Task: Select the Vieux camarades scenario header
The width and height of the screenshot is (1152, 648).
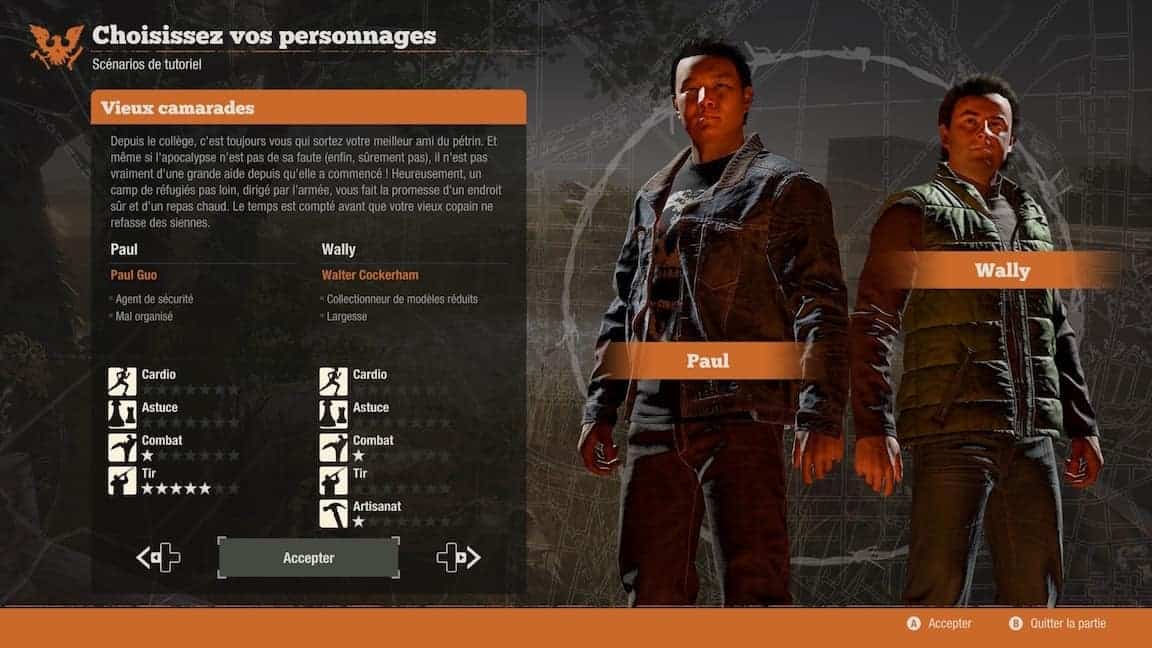Action: point(308,108)
